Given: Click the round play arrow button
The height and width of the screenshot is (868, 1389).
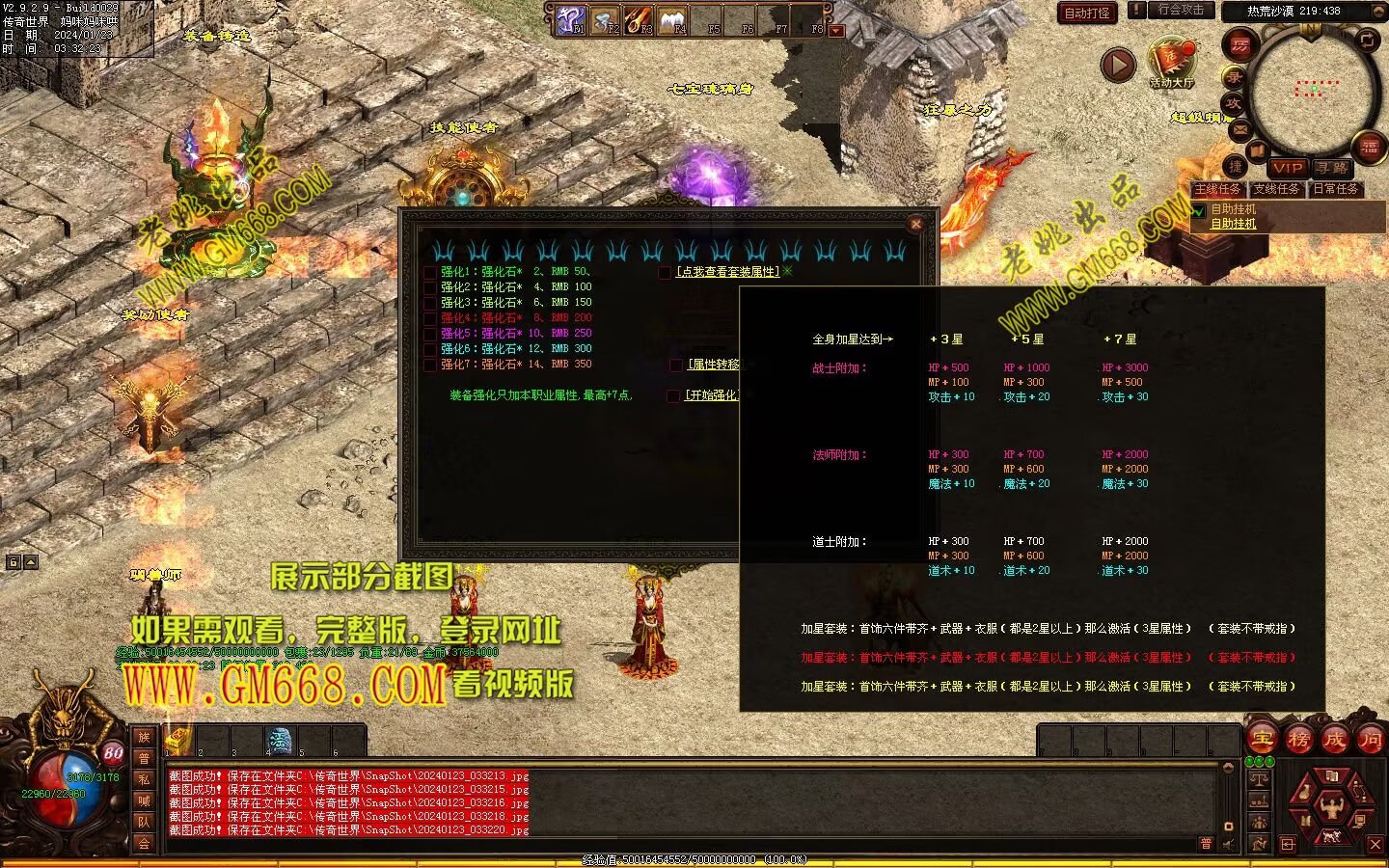Looking at the screenshot, I should [x=1118, y=65].
